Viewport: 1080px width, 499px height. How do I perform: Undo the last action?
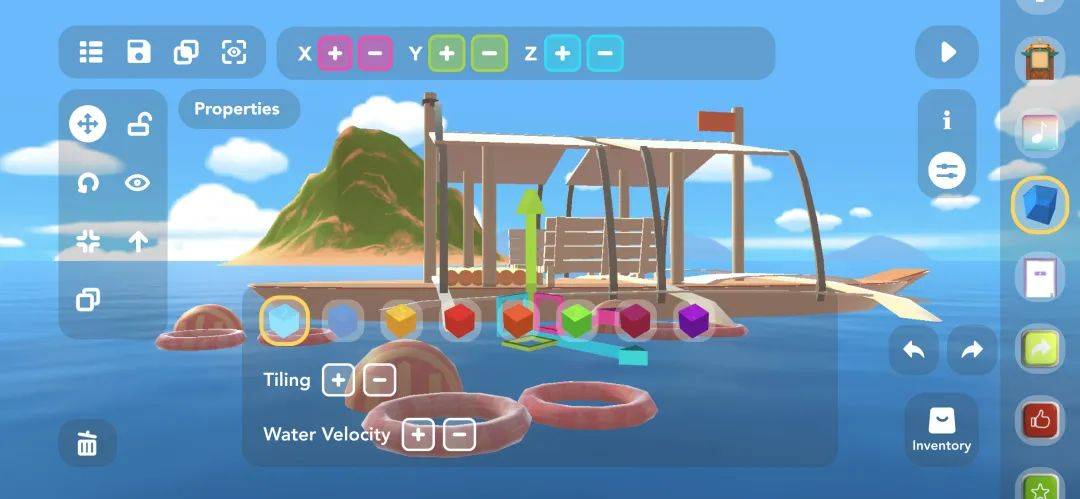[x=914, y=350]
